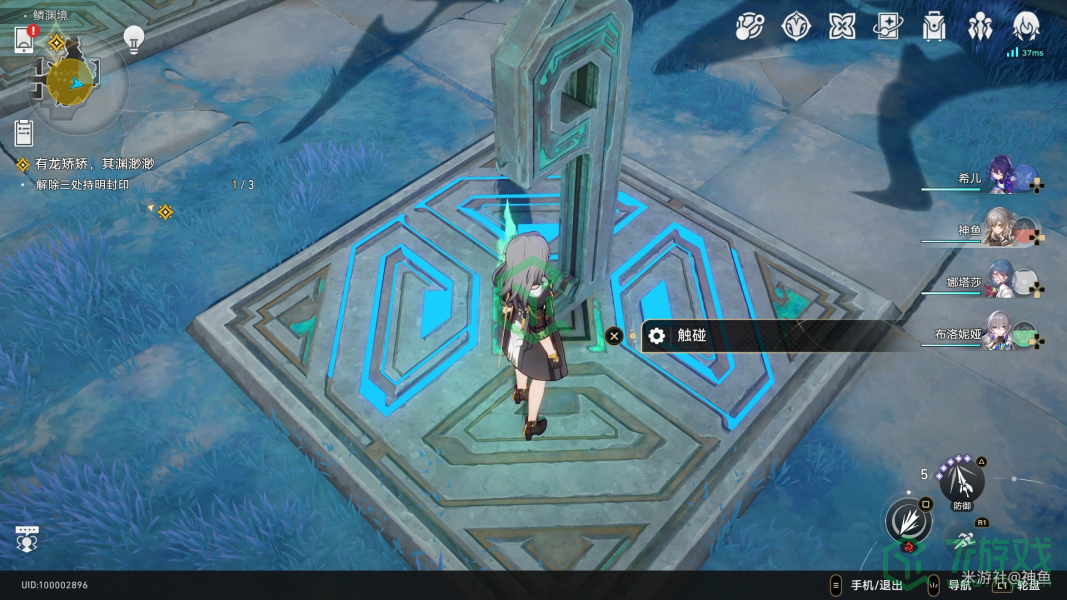Image resolution: width=1067 pixels, height=600 pixels.
Task: Use the basic attack icon
Action: tap(908, 522)
